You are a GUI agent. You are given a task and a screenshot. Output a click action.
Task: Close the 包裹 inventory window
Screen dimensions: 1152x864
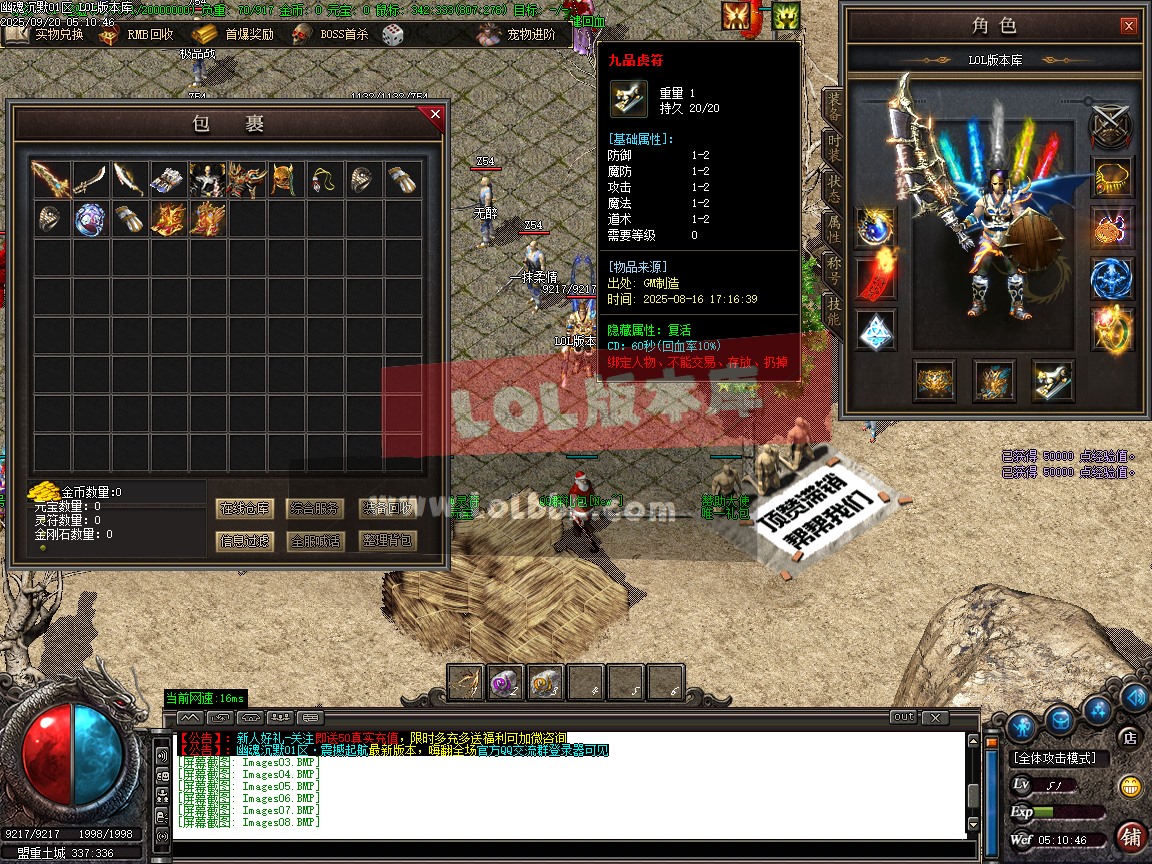click(x=435, y=115)
